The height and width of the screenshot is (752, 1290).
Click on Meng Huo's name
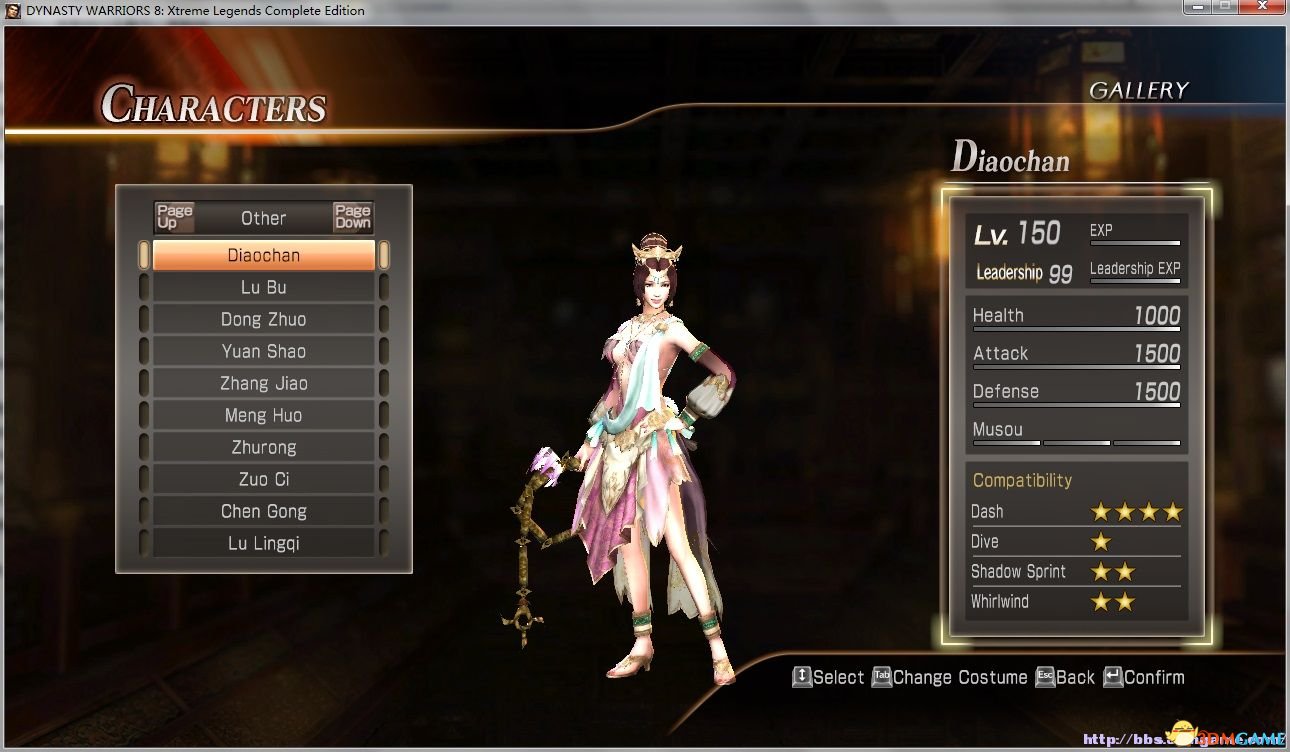coord(264,415)
